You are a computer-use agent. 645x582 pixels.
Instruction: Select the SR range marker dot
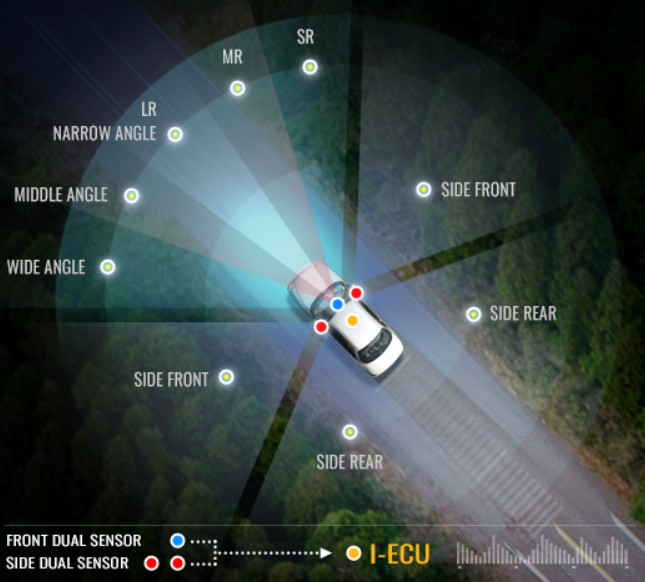[x=310, y=67]
